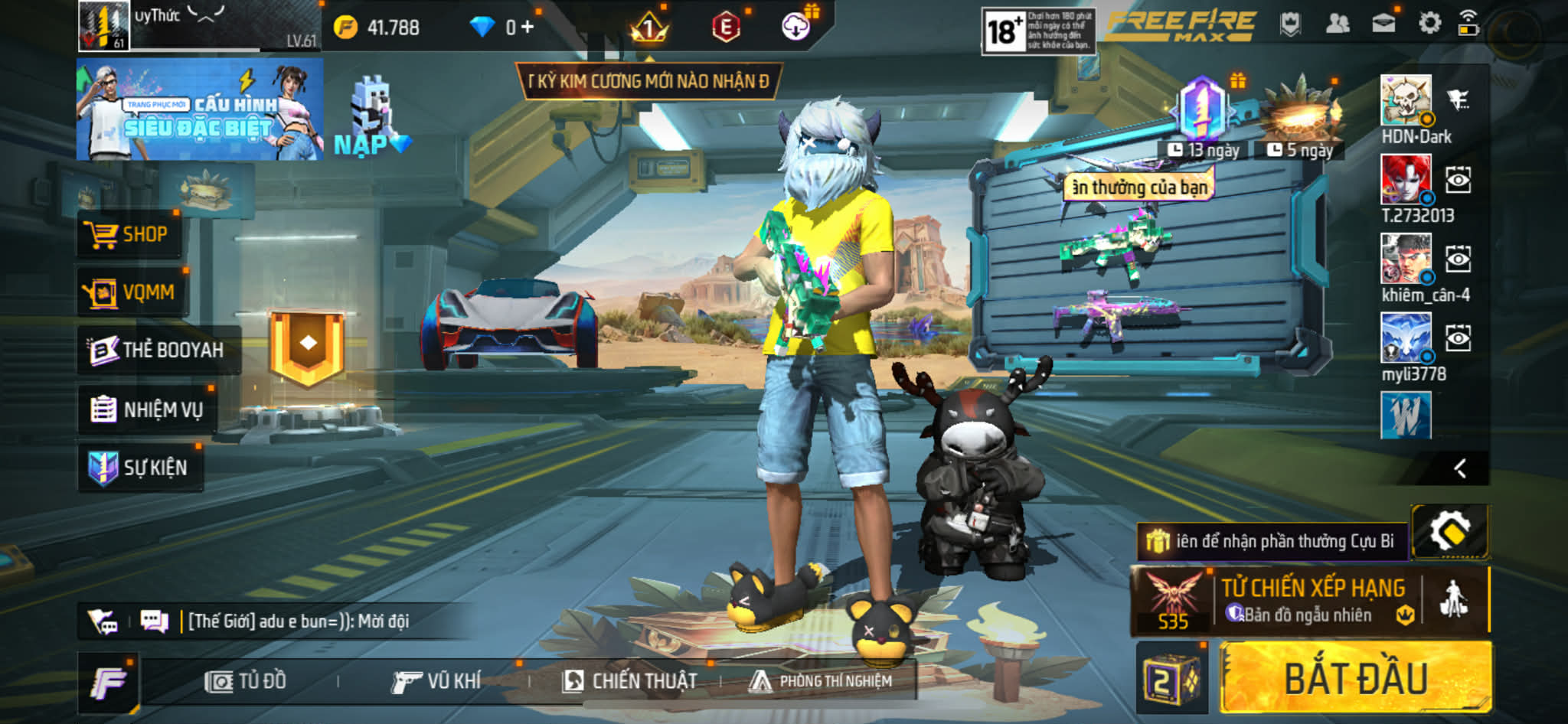The height and width of the screenshot is (724, 1568).
Task: Spectate friend T.2732013
Action: [1458, 180]
